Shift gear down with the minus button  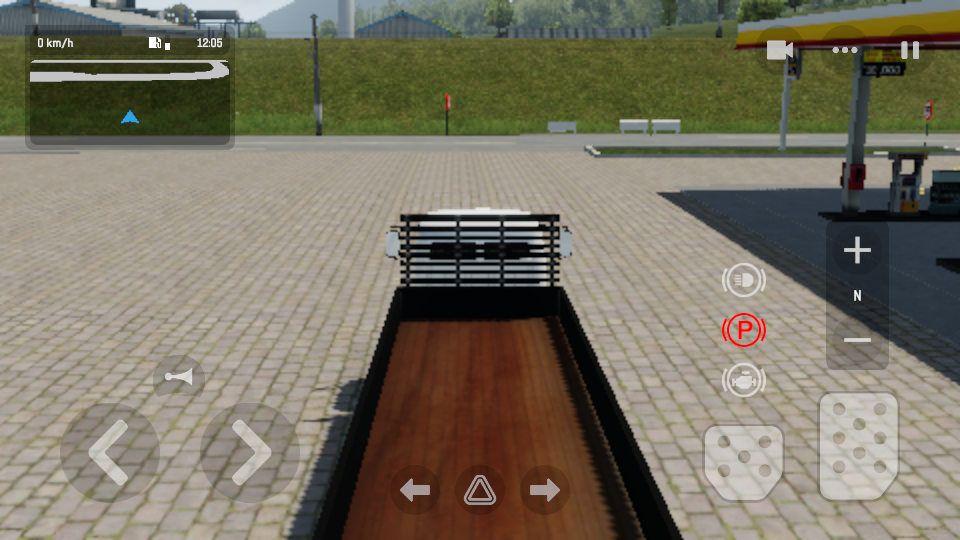click(x=857, y=340)
